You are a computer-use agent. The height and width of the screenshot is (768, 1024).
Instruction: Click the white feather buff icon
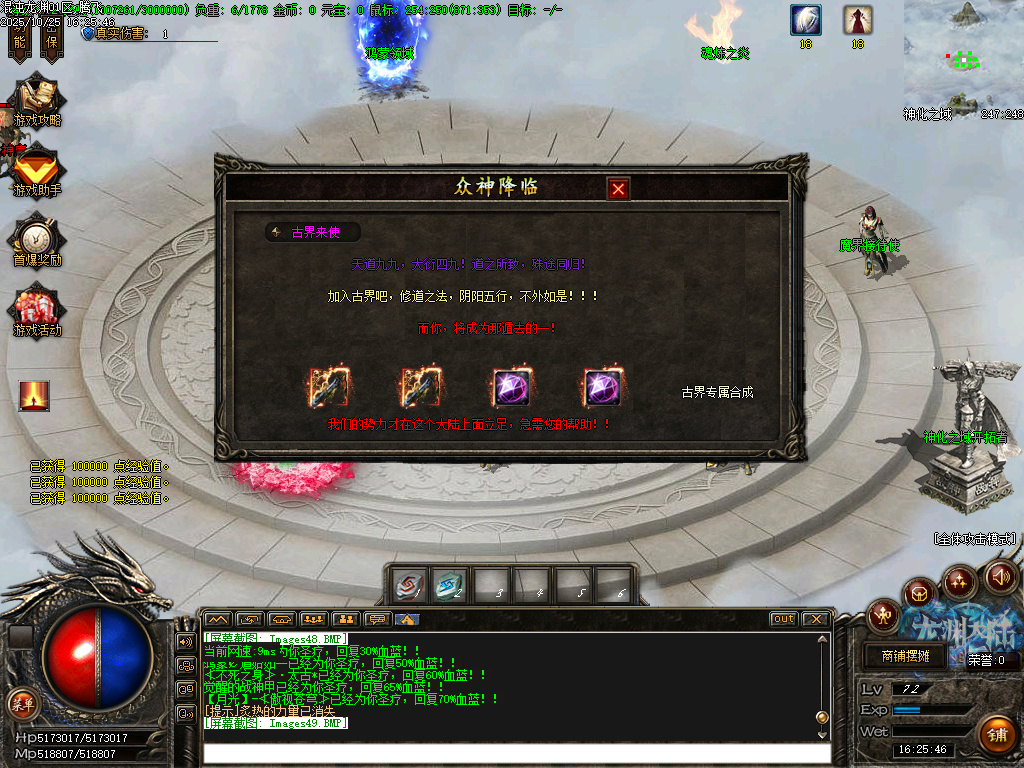tap(805, 19)
